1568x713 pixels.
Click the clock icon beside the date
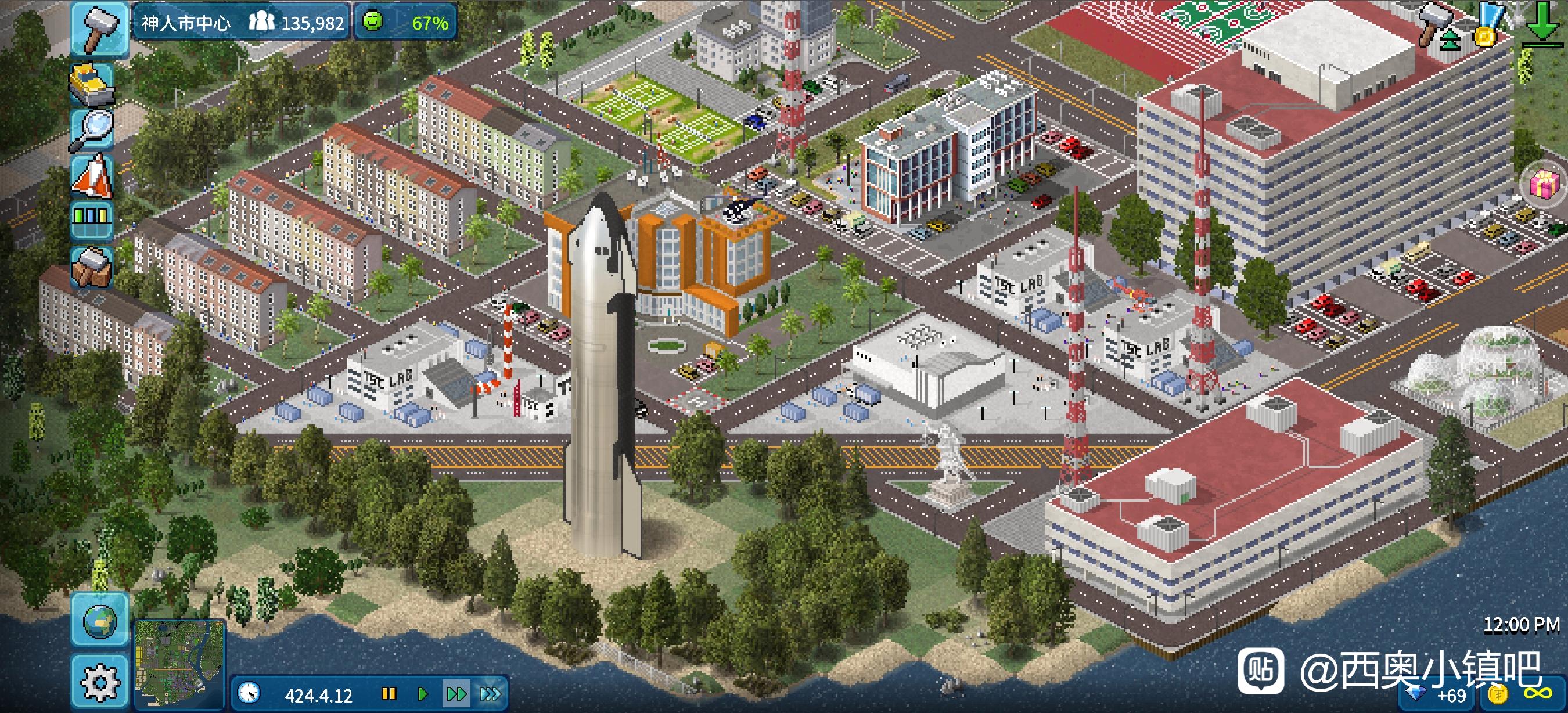pos(249,693)
